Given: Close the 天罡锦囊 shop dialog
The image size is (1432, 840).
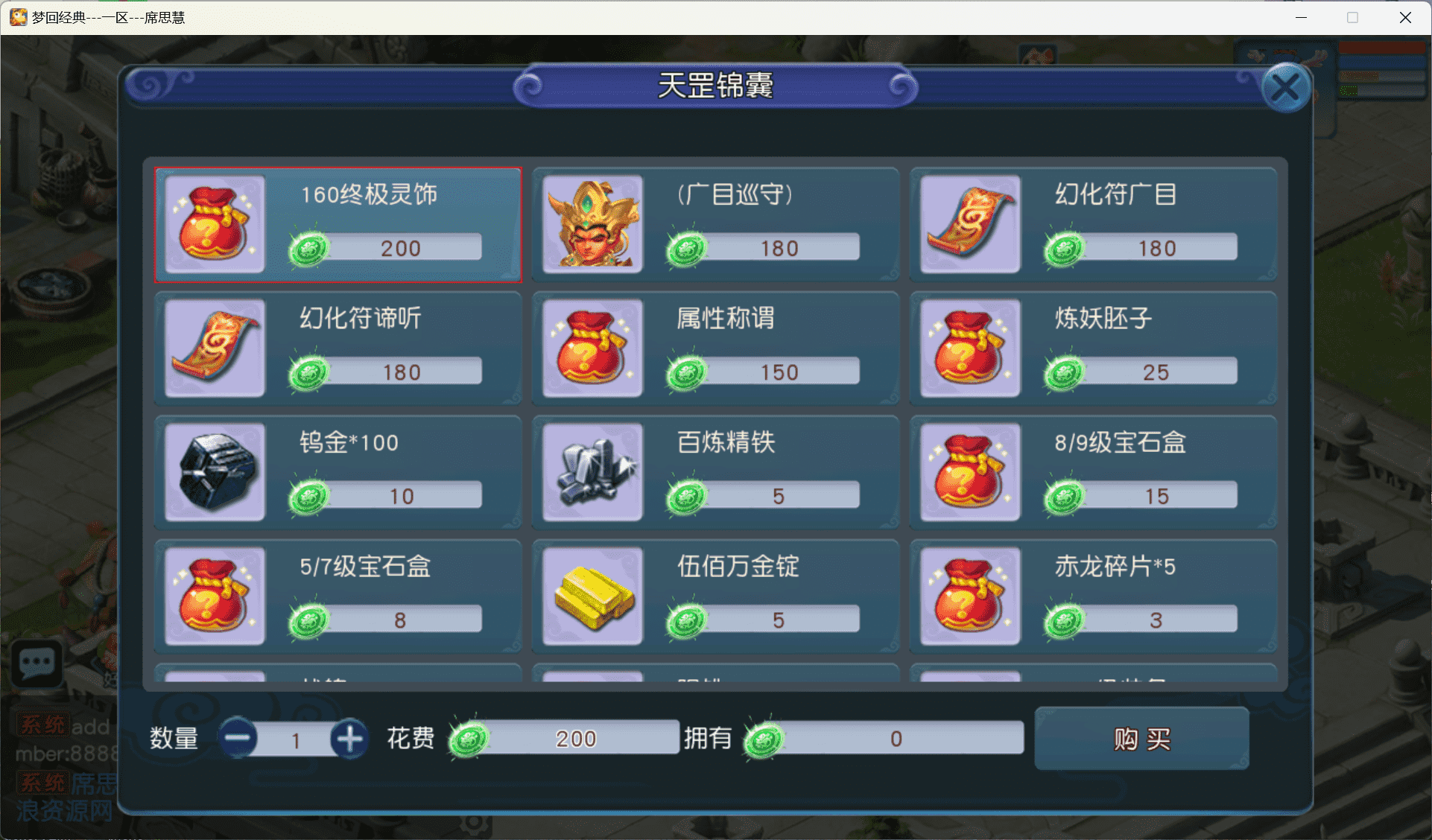Looking at the screenshot, I should [x=1287, y=87].
